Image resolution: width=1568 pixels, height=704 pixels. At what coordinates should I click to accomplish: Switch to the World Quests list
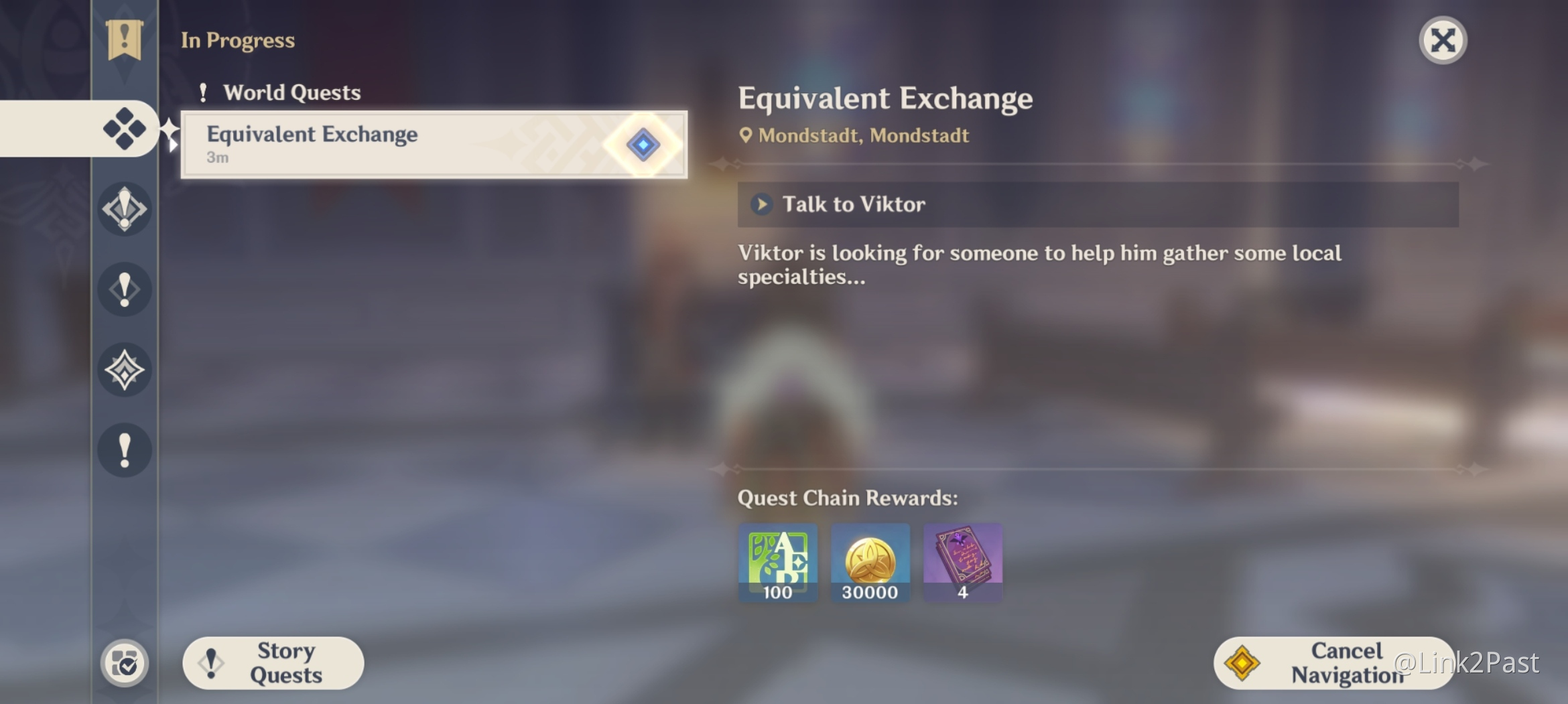[292, 92]
